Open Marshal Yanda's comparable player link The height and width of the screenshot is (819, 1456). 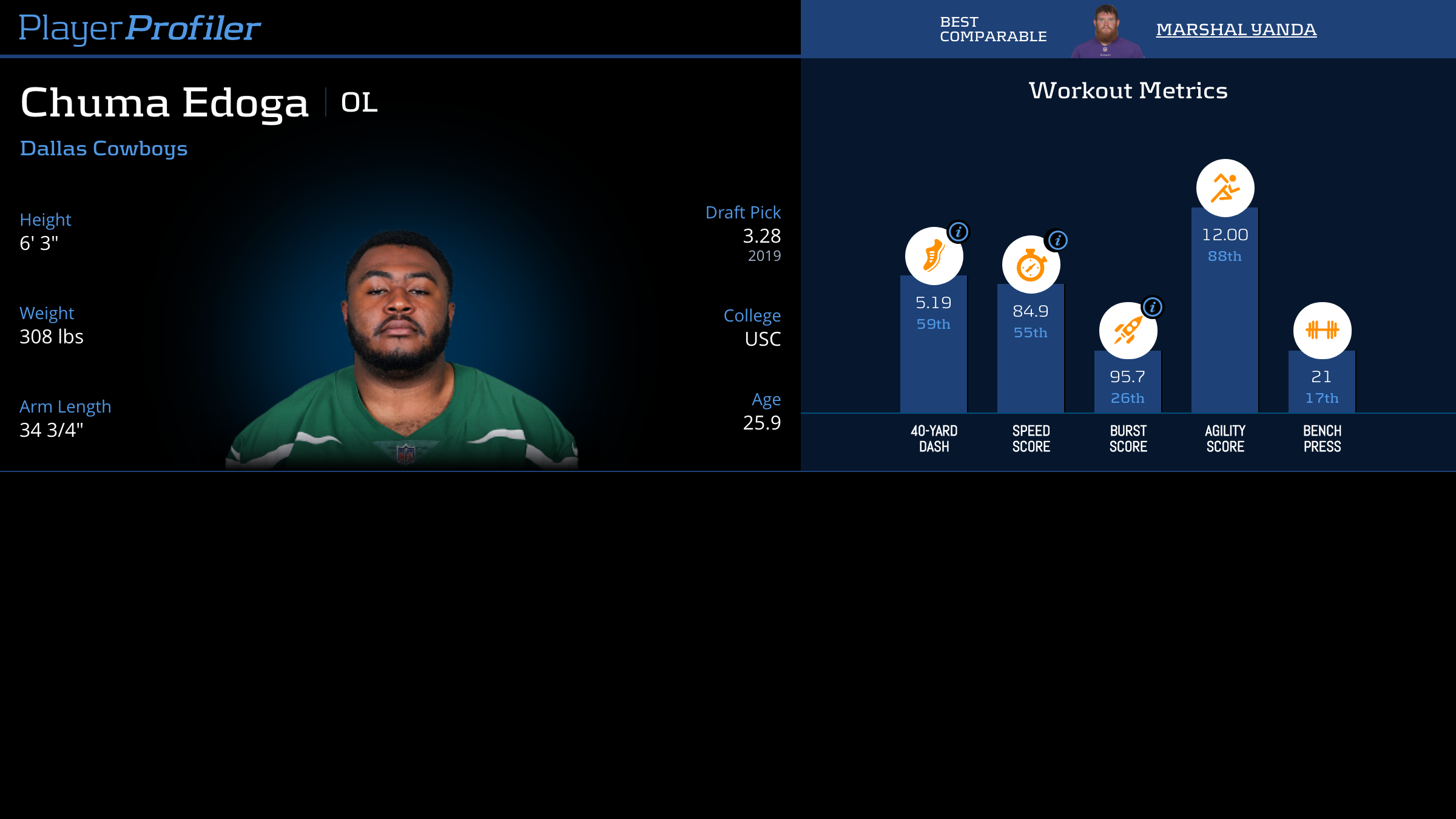[1236, 29]
